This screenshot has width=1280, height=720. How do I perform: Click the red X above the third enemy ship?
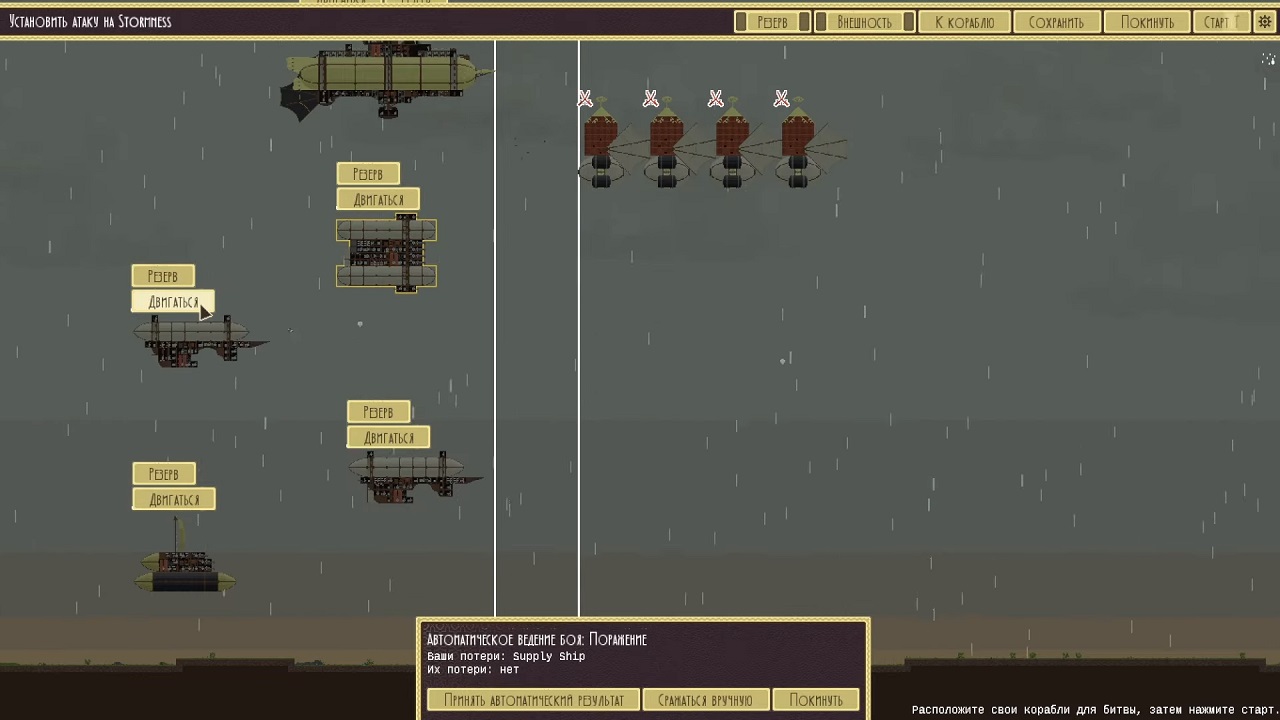click(x=715, y=98)
